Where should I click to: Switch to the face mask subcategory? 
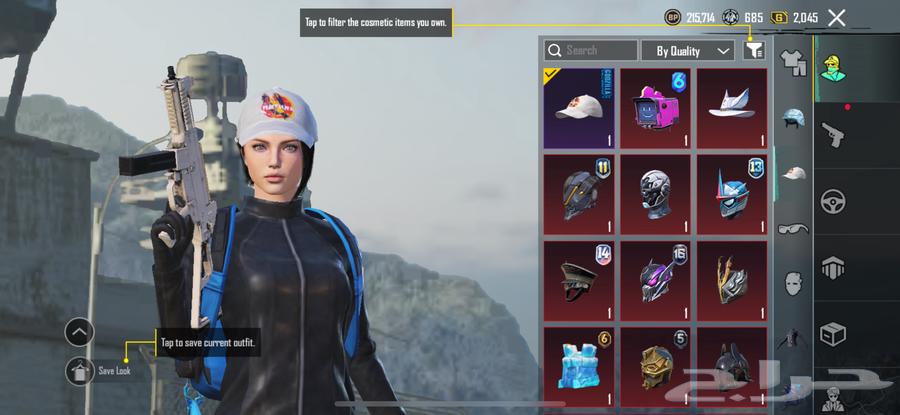point(793,283)
